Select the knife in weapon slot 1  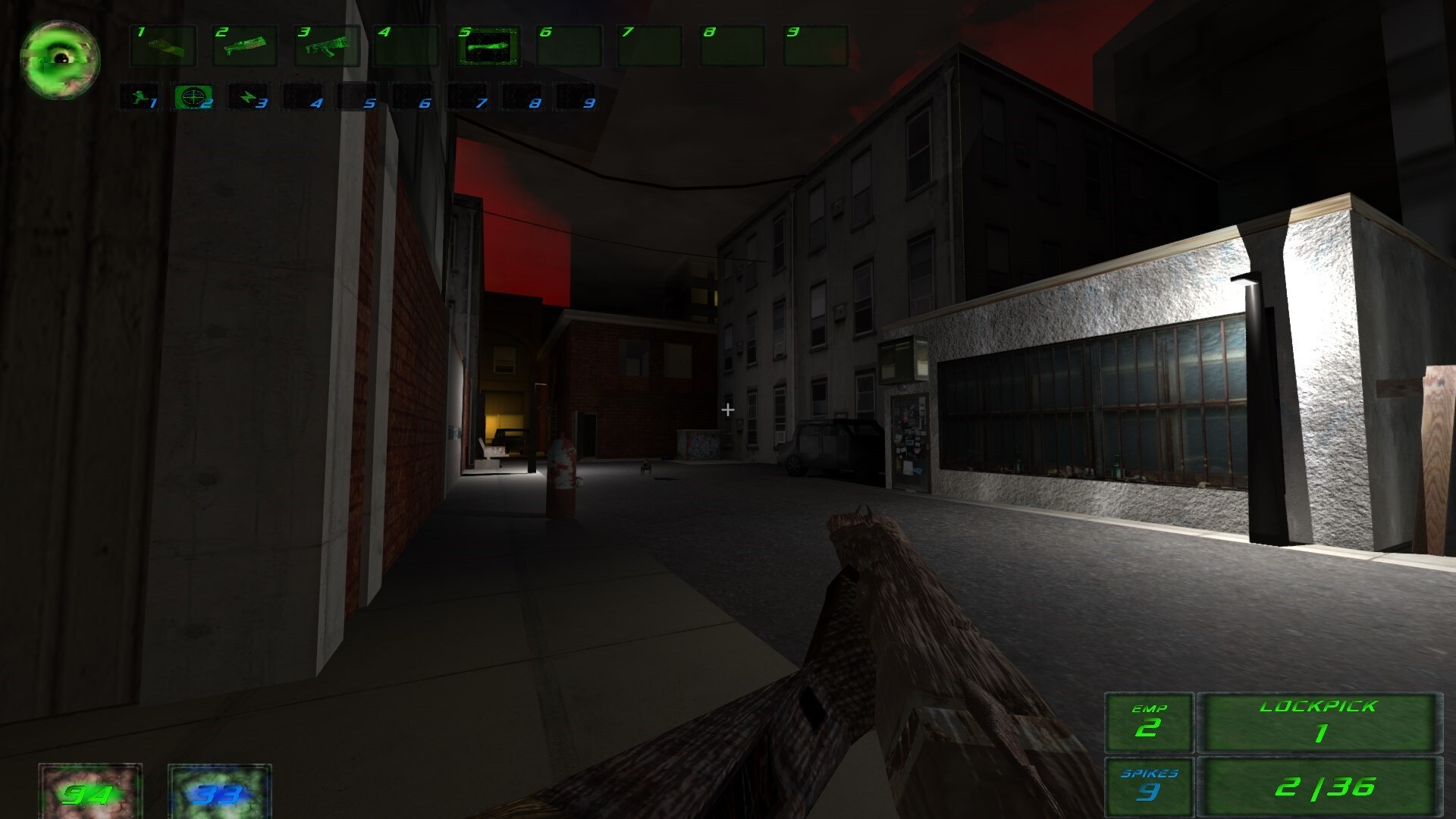[165, 47]
